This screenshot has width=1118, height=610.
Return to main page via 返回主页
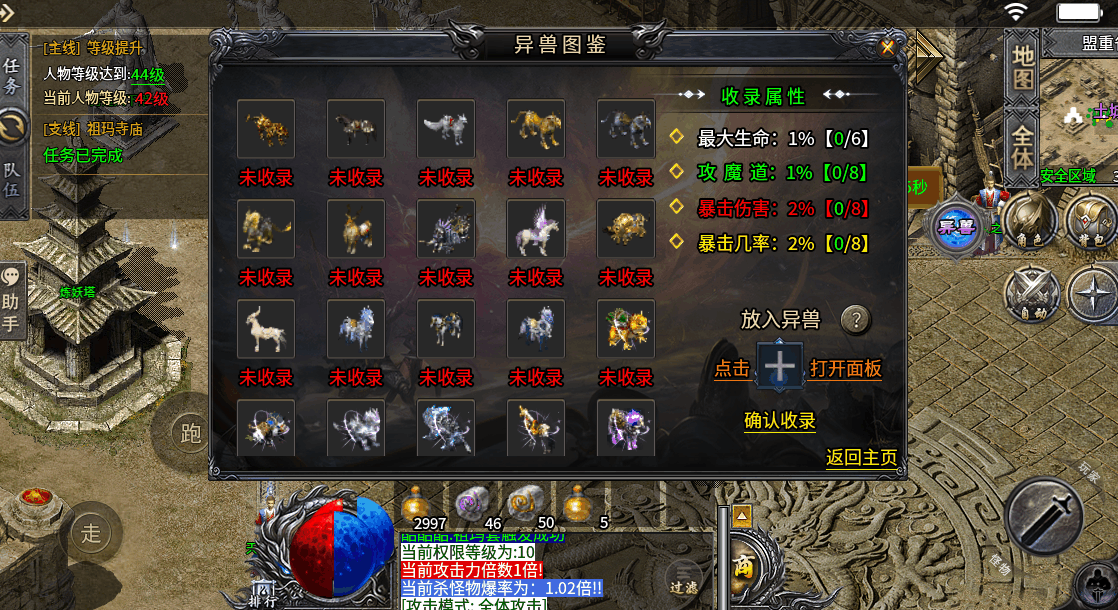point(861,457)
